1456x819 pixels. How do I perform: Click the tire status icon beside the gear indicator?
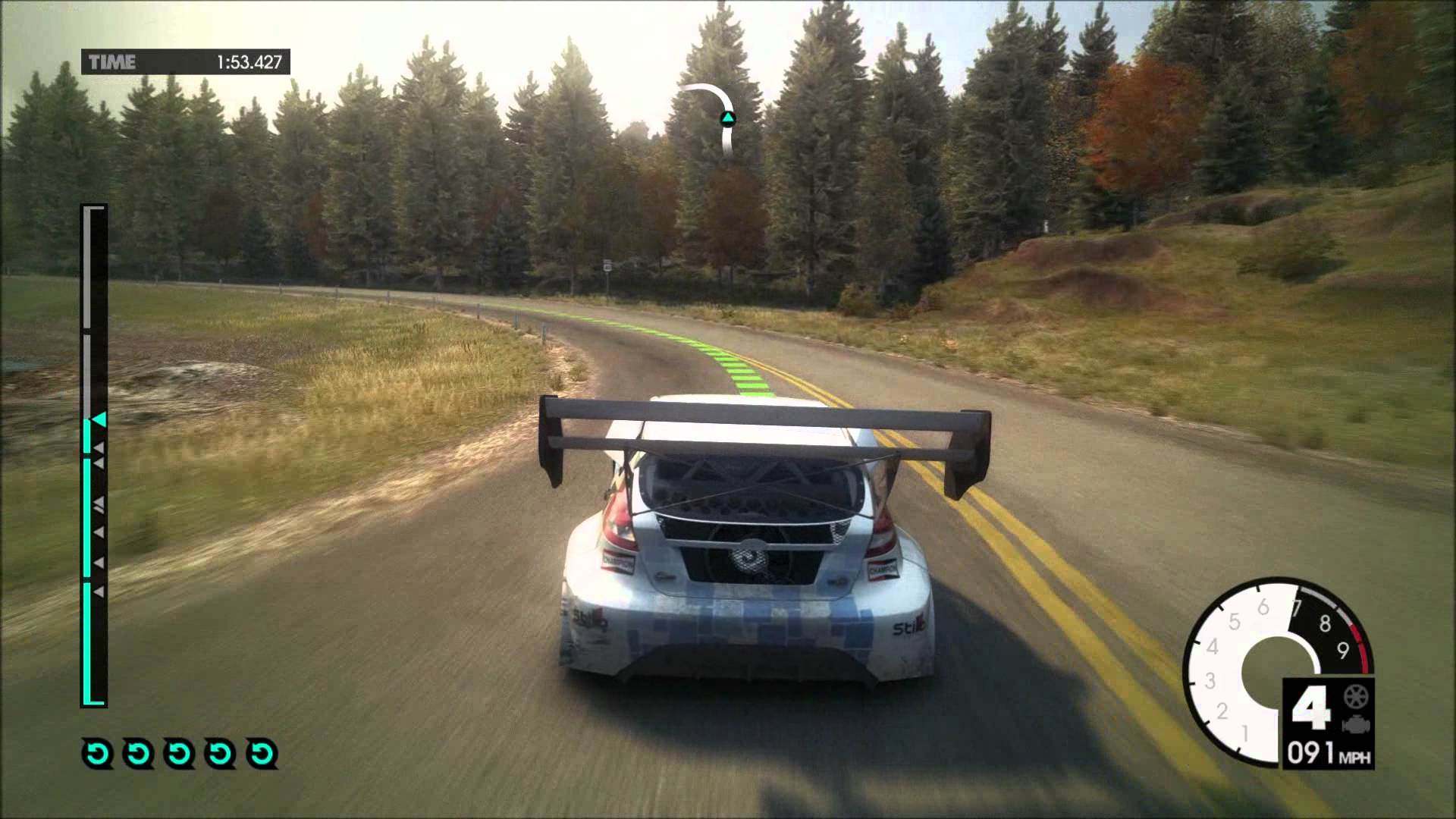(1355, 697)
